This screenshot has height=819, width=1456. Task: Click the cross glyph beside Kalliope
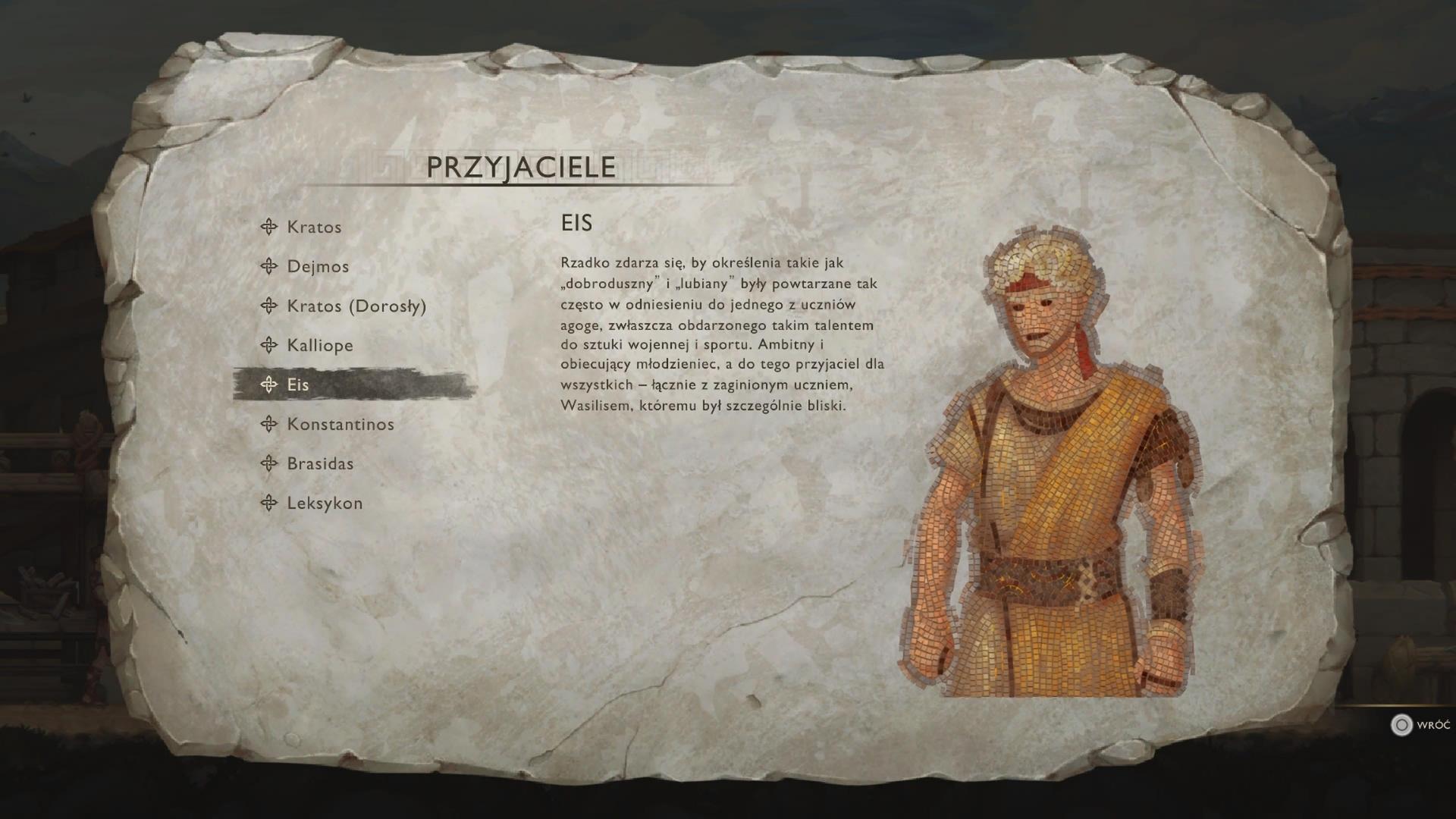pyautogui.click(x=268, y=345)
